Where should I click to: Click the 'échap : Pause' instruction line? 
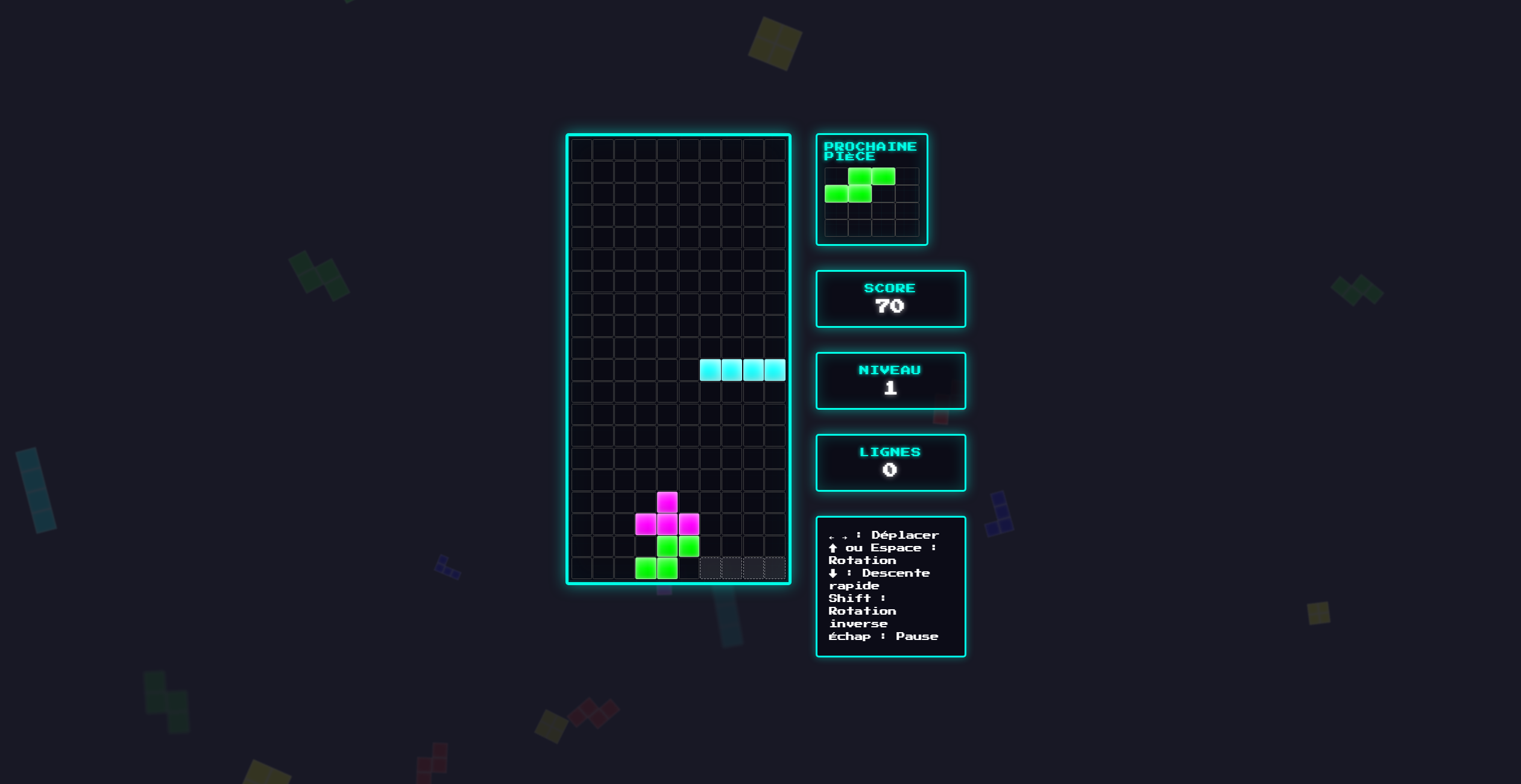(883, 636)
